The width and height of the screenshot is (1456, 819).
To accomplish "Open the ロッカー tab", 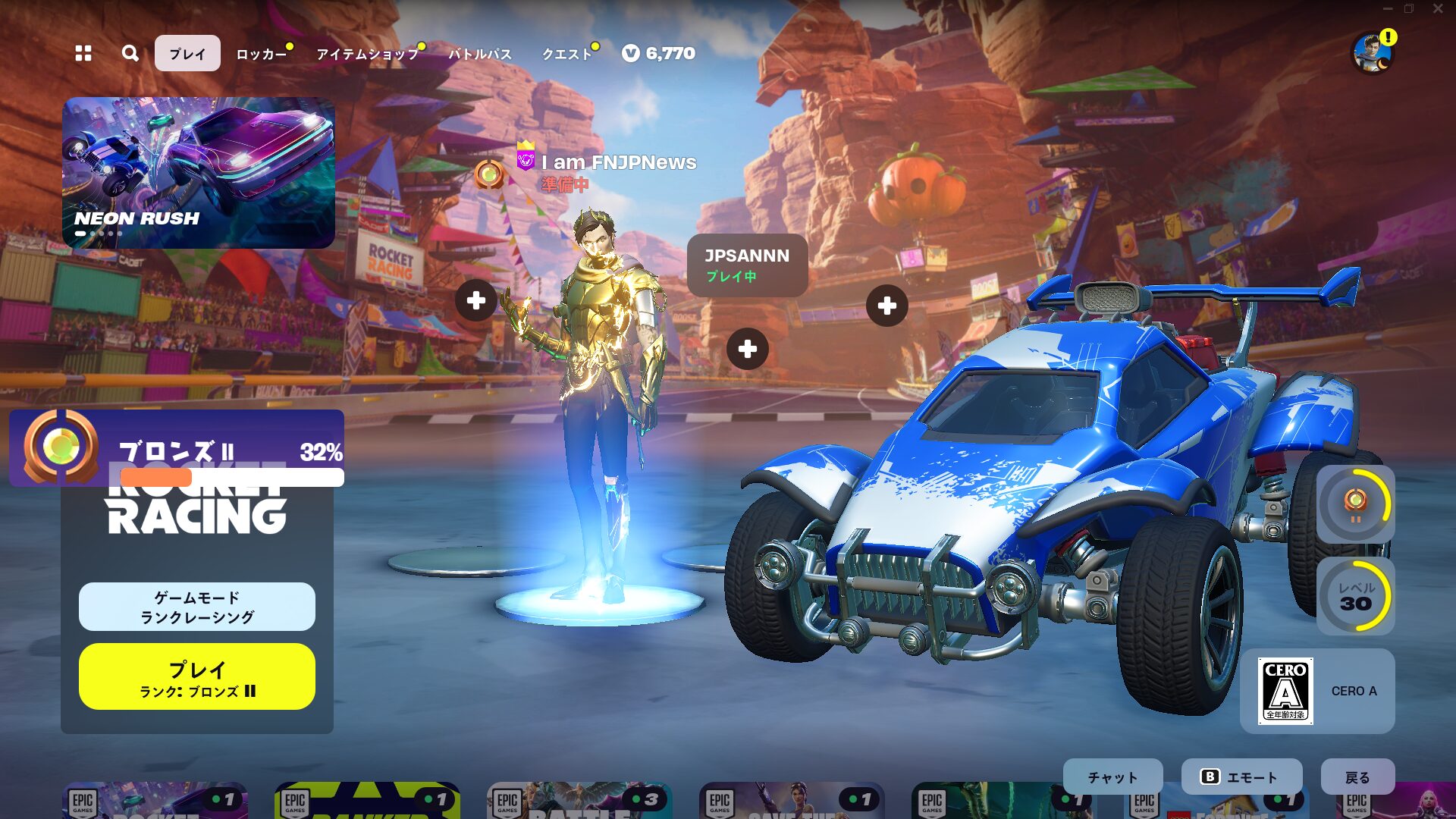I will click(261, 54).
